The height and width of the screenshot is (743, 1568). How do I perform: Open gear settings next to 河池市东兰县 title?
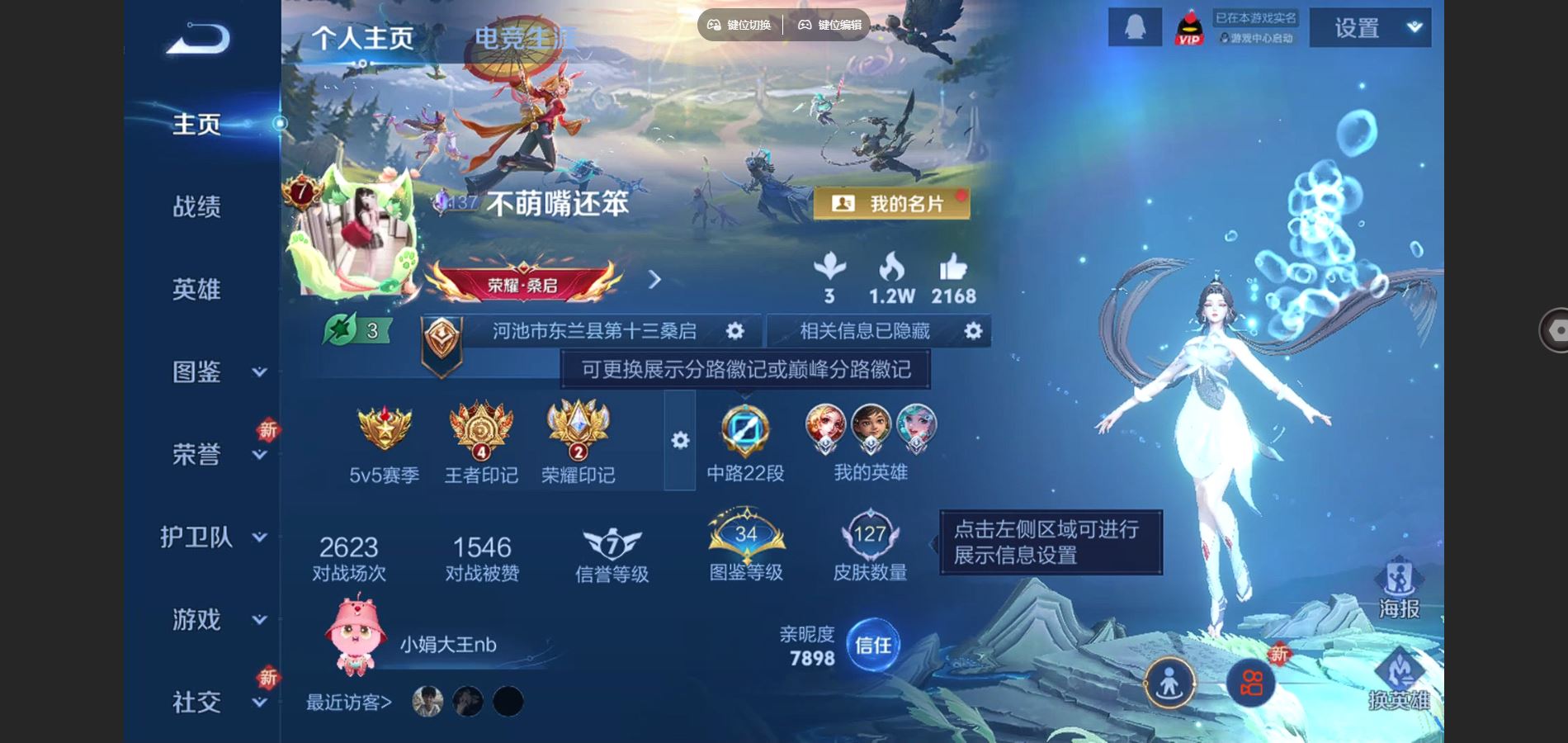(734, 330)
